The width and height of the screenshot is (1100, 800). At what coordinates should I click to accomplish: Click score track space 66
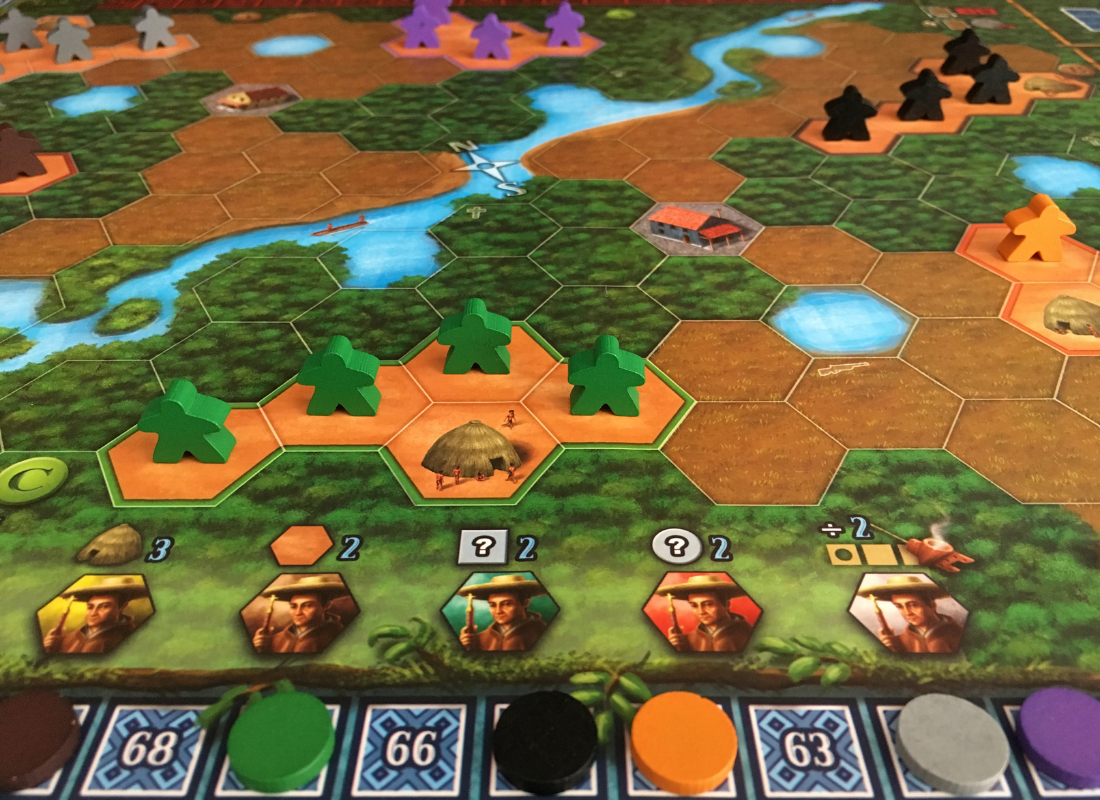(410, 749)
